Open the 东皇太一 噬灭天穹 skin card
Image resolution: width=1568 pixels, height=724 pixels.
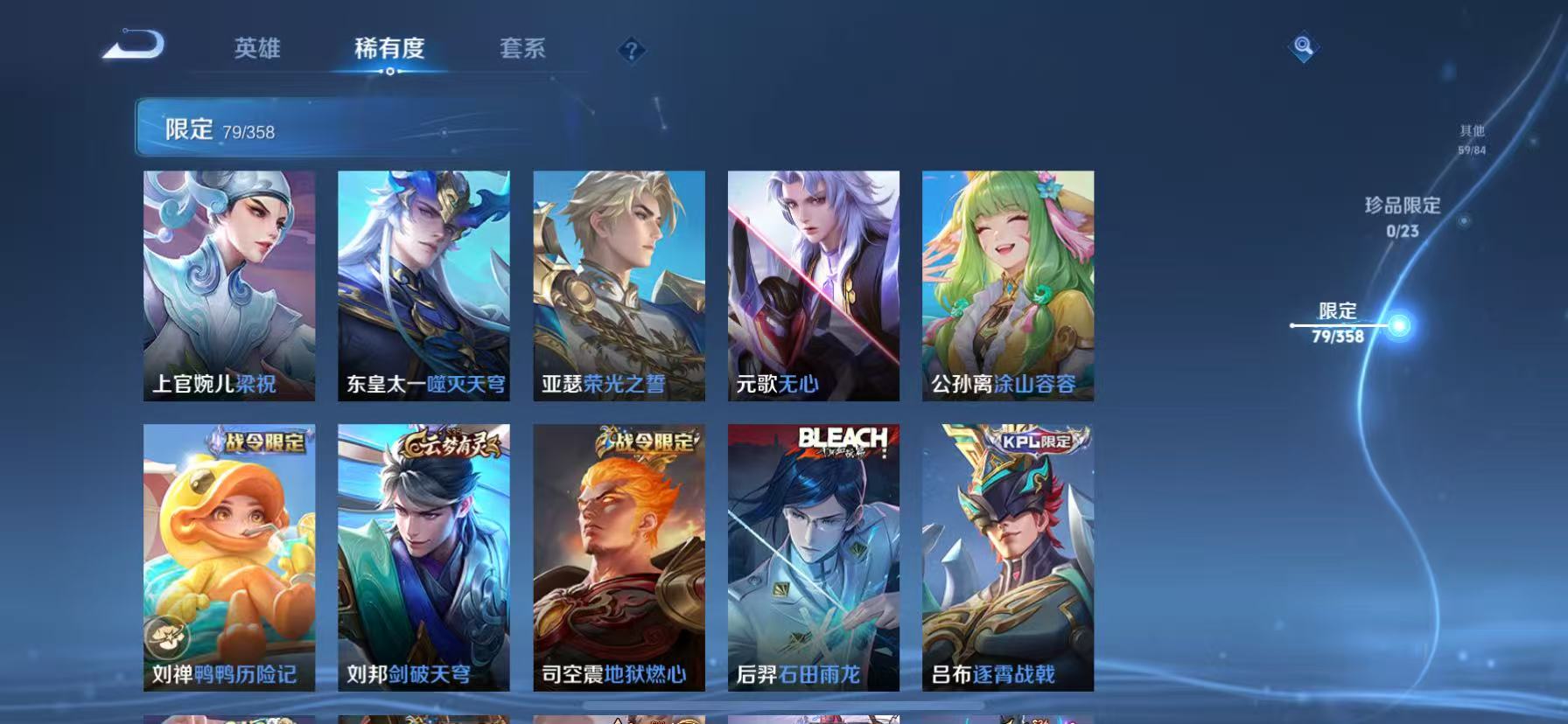pos(423,284)
